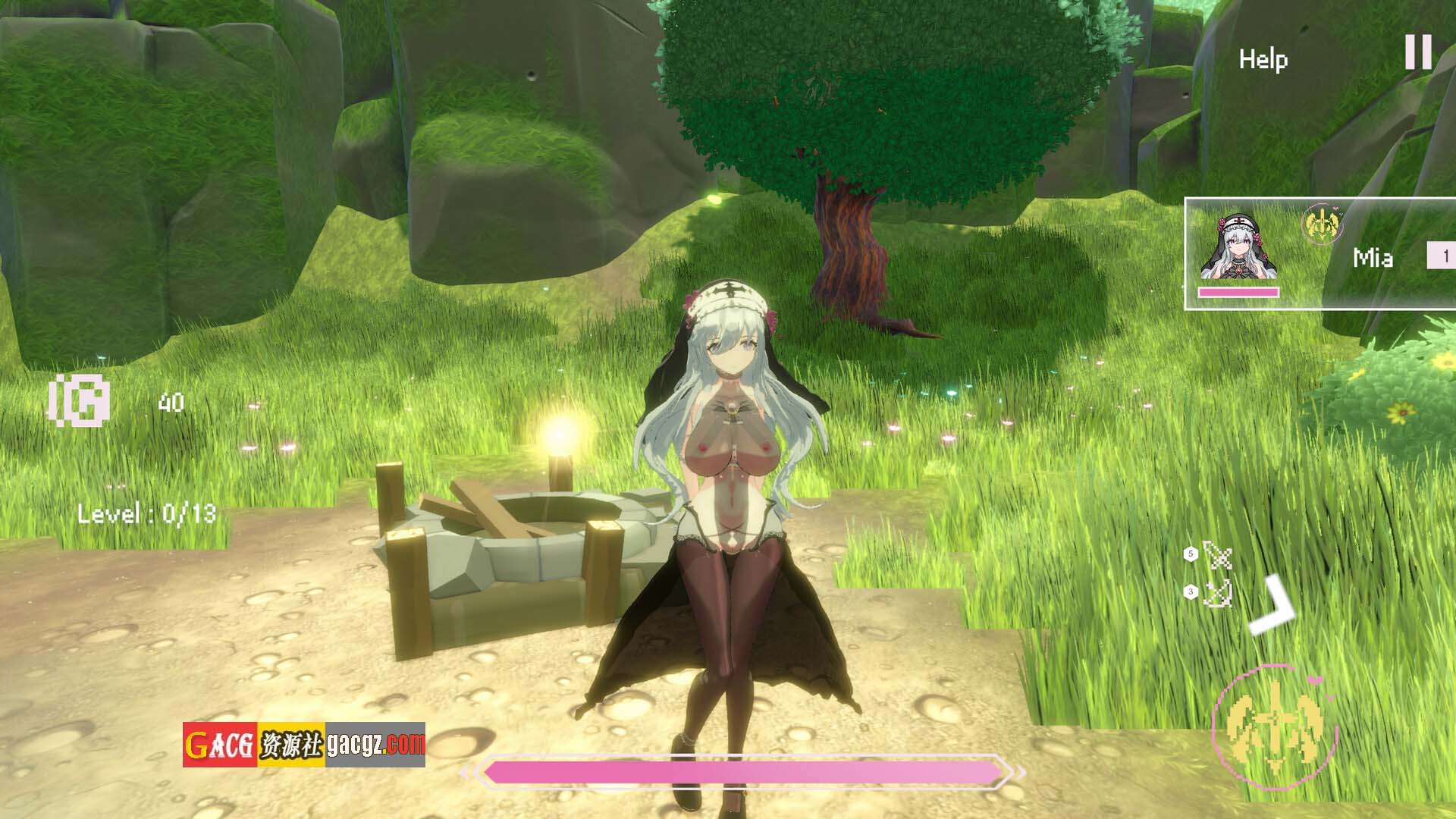
Task: Click the gold coin G icon
Action: (80, 400)
